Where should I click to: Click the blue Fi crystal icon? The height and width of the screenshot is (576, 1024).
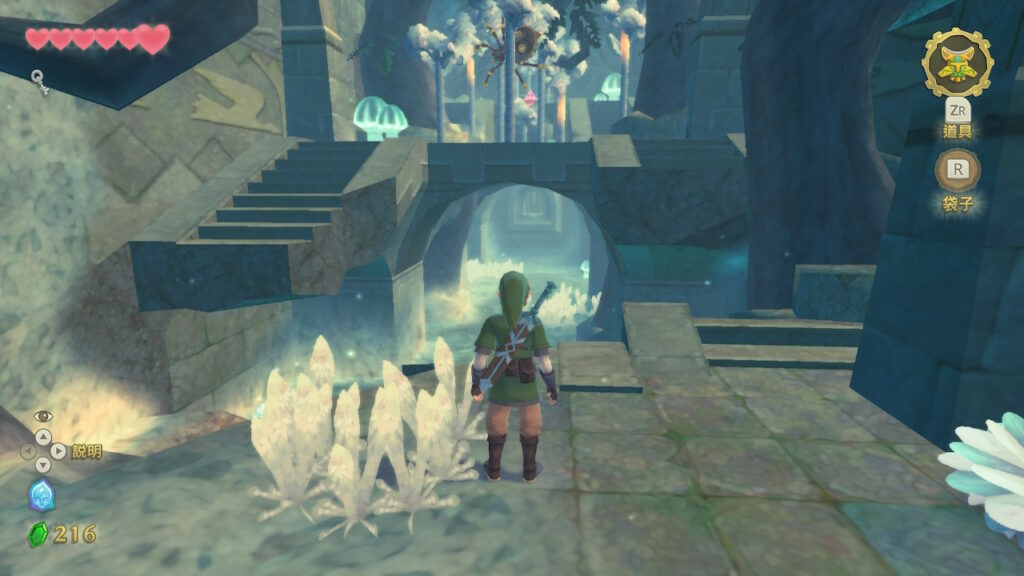[x=41, y=495]
